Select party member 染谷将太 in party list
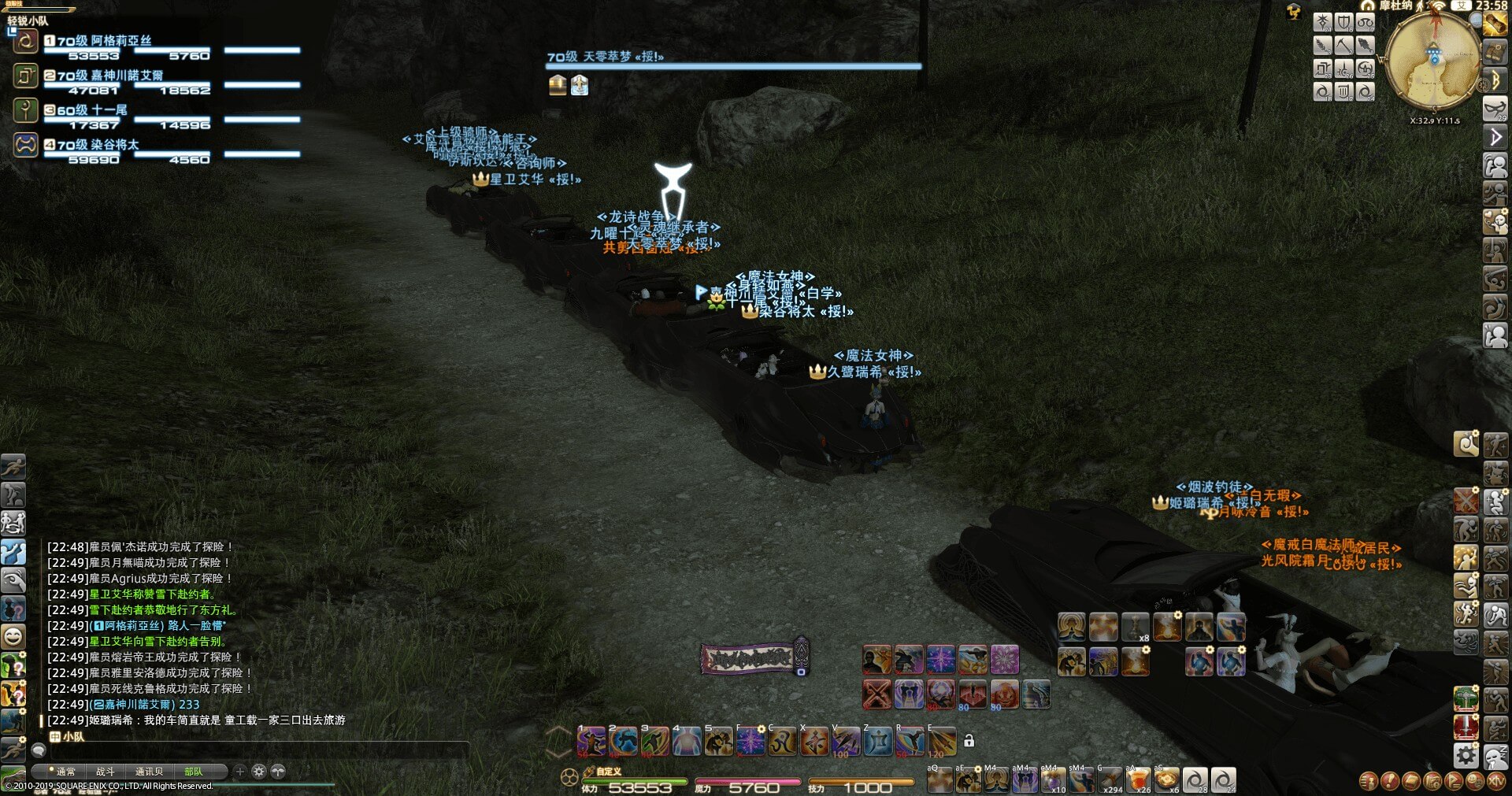 click(x=98, y=145)
